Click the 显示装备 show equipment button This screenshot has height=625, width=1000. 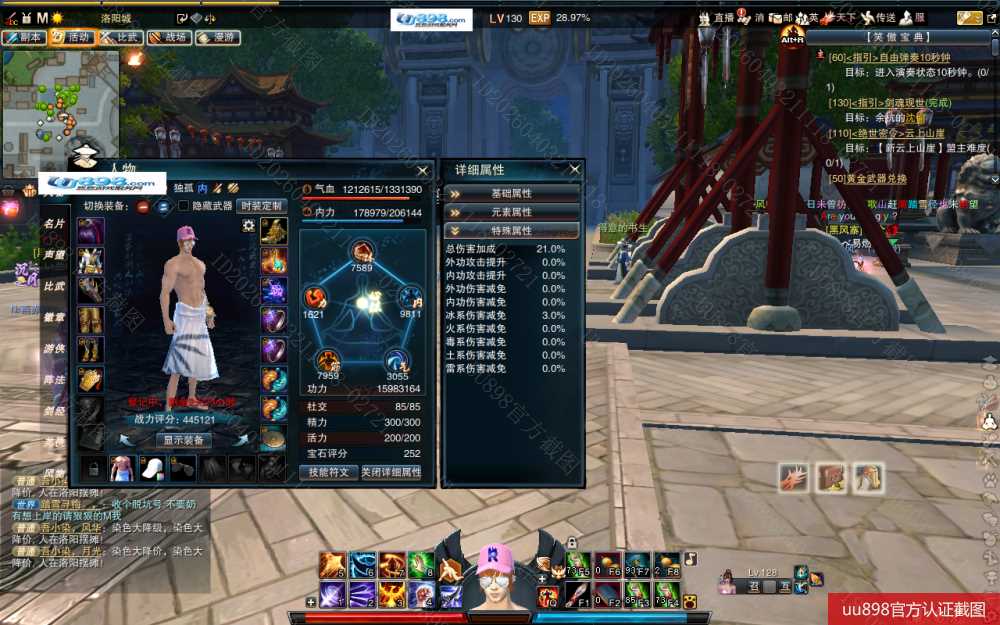(183, 440)
